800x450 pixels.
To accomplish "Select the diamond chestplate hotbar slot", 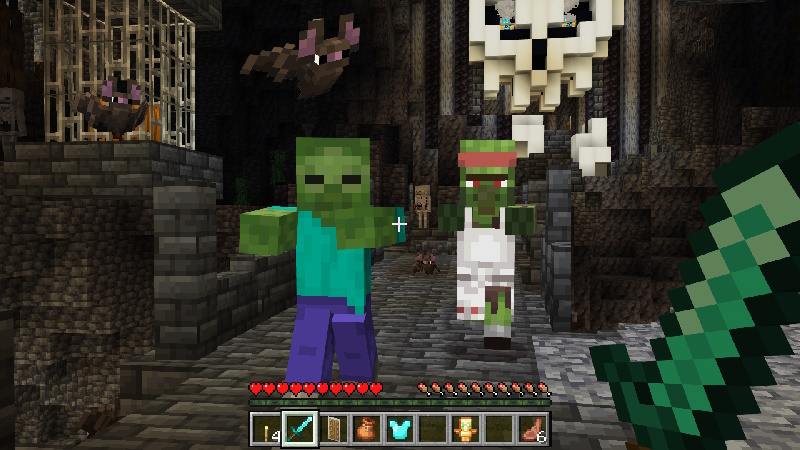I will coord(400,429).
